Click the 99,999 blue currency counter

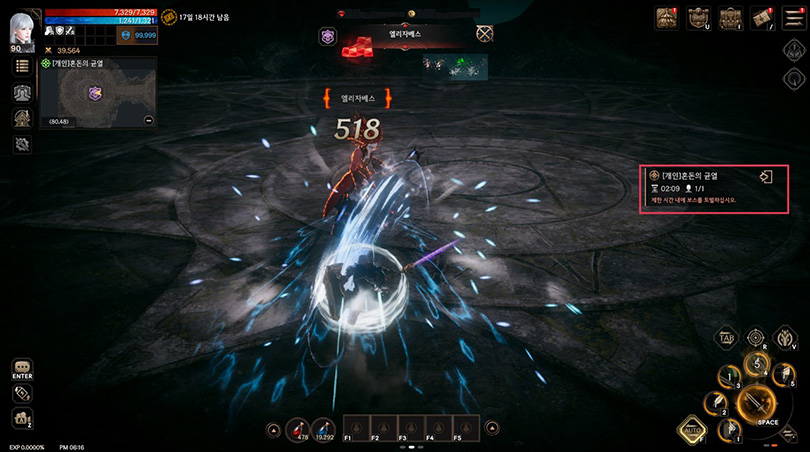(x=138, y=35)
